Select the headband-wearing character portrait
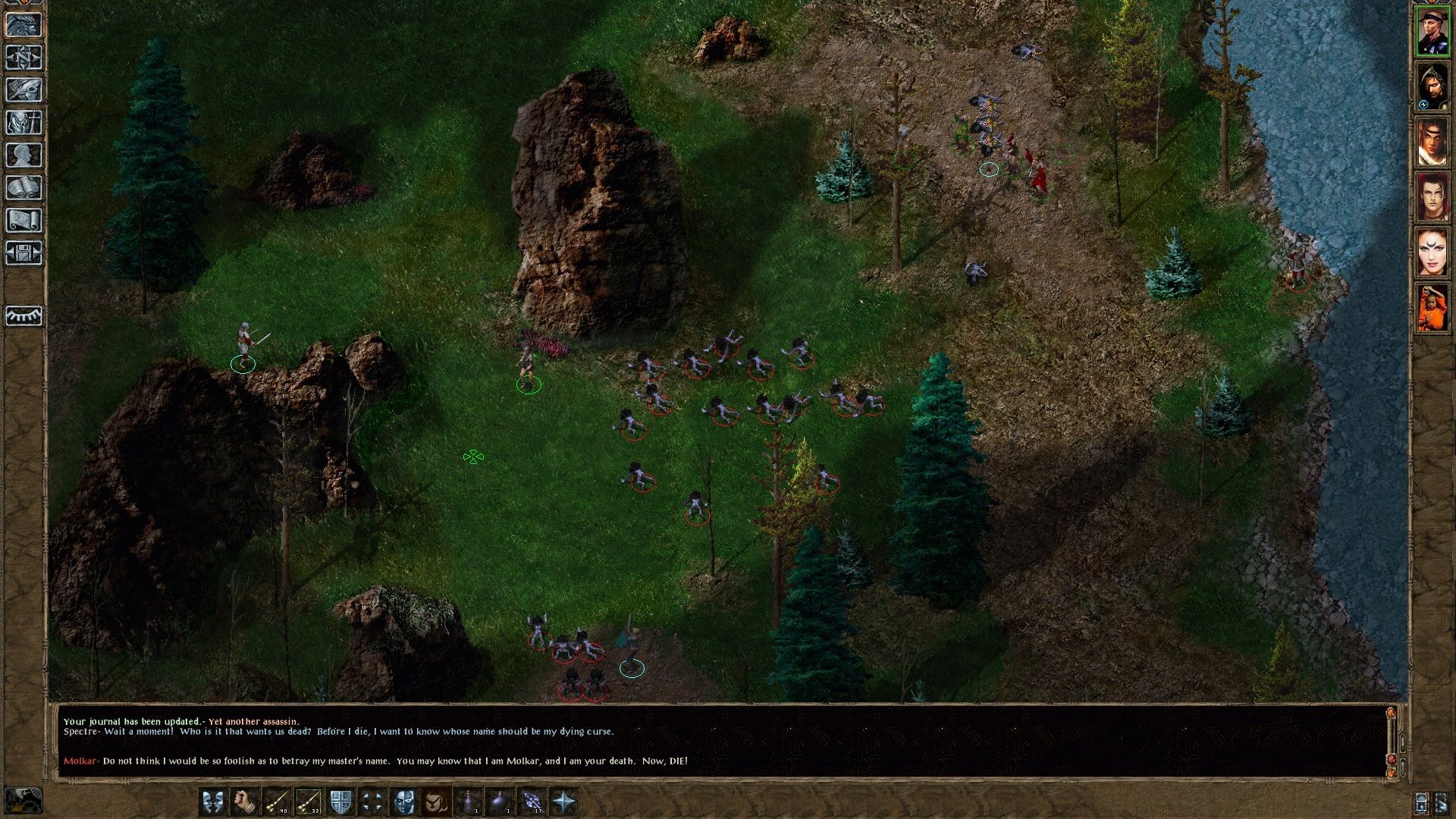Image resolution: width=1456 pixels, height=819 pixels. point(1432,32)
